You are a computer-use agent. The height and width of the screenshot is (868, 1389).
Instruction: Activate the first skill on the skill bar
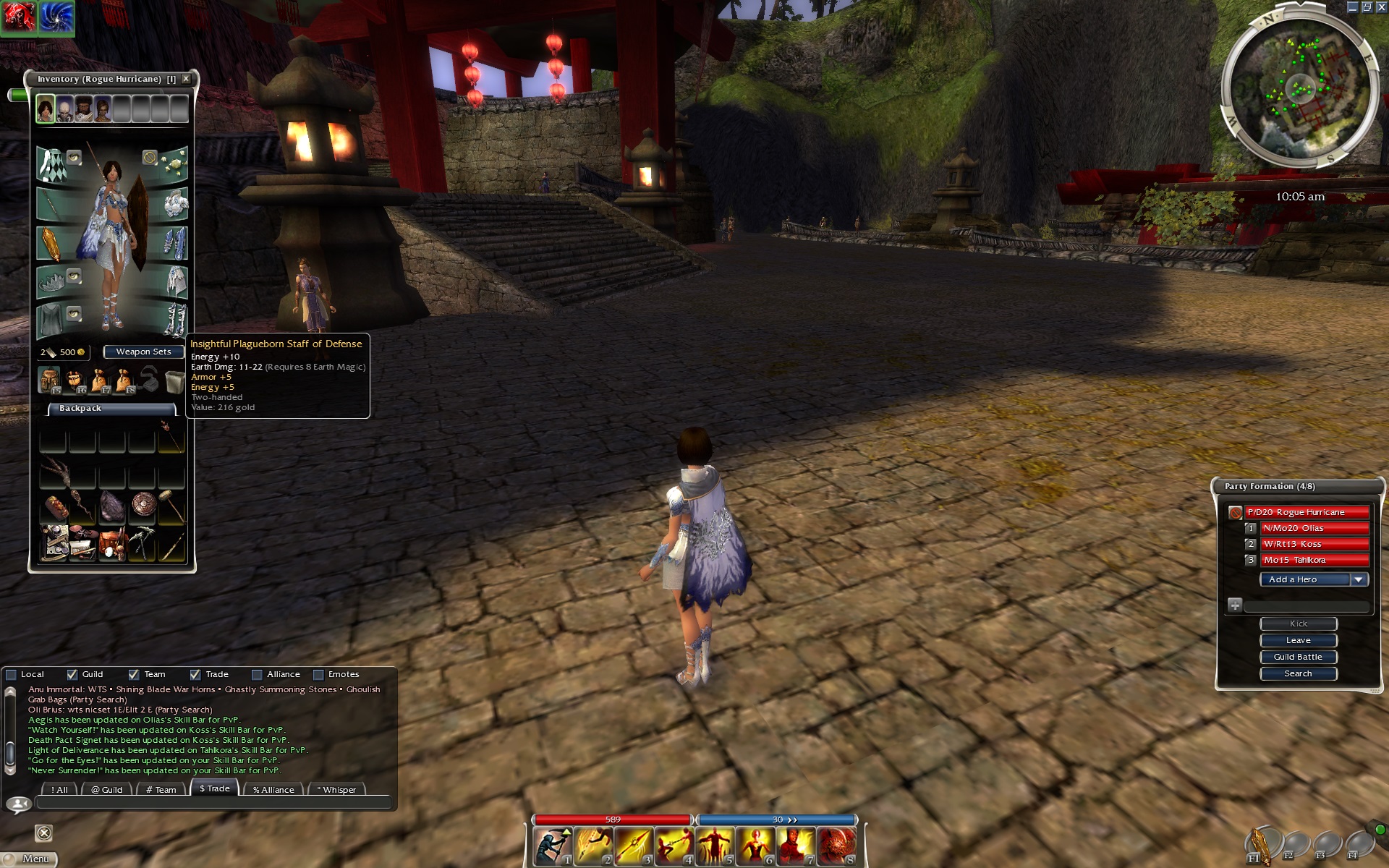tap(552, 846)
